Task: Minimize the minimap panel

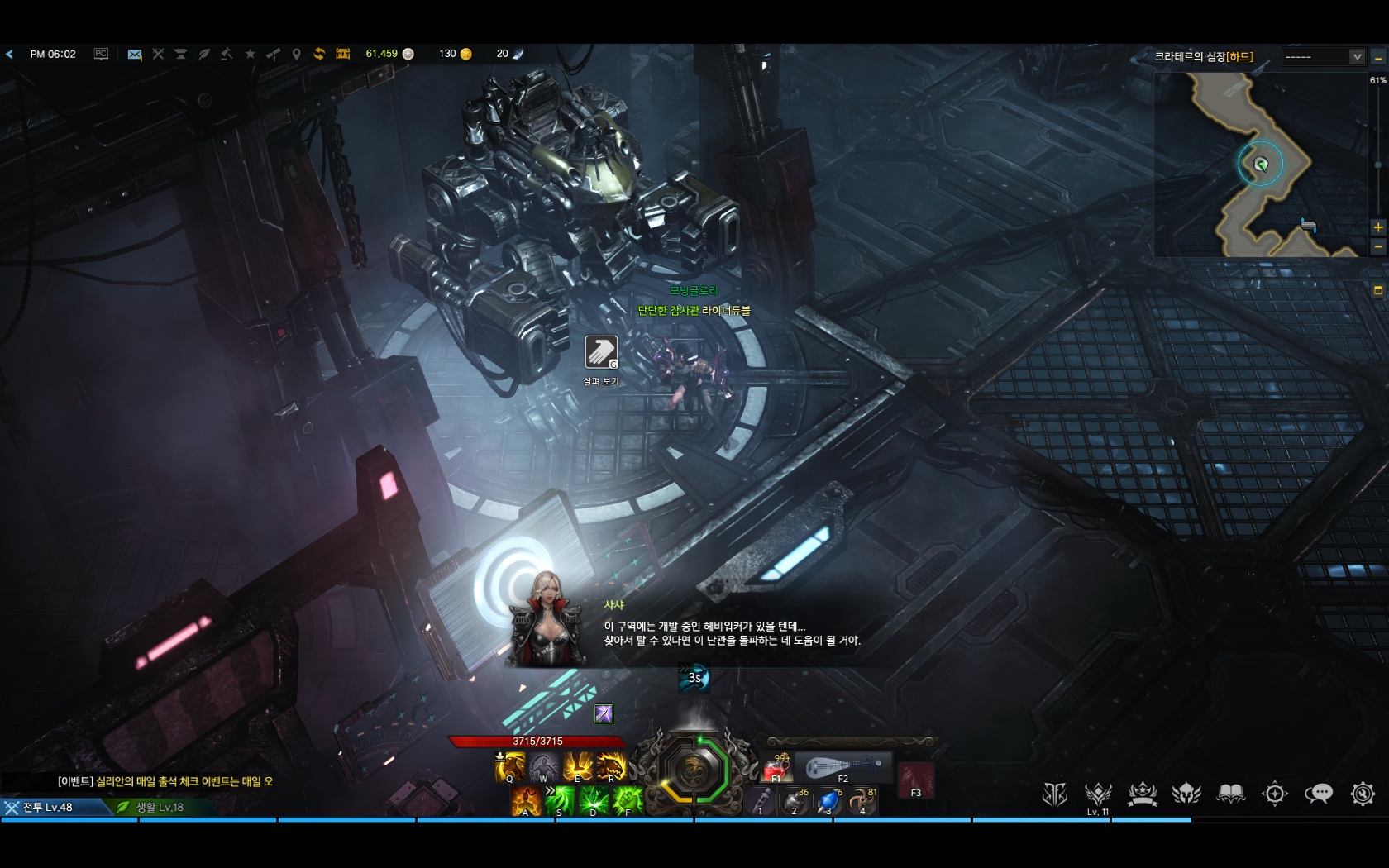Action: [x=1377, y=57]
